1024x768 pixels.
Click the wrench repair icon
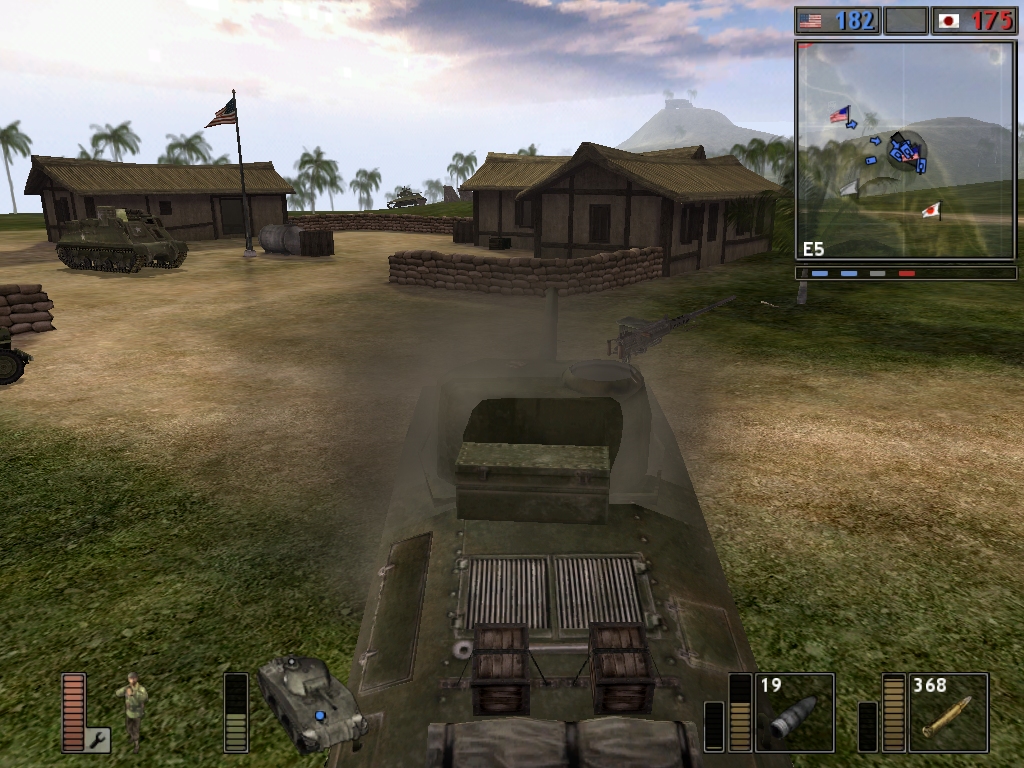point(99,740)
